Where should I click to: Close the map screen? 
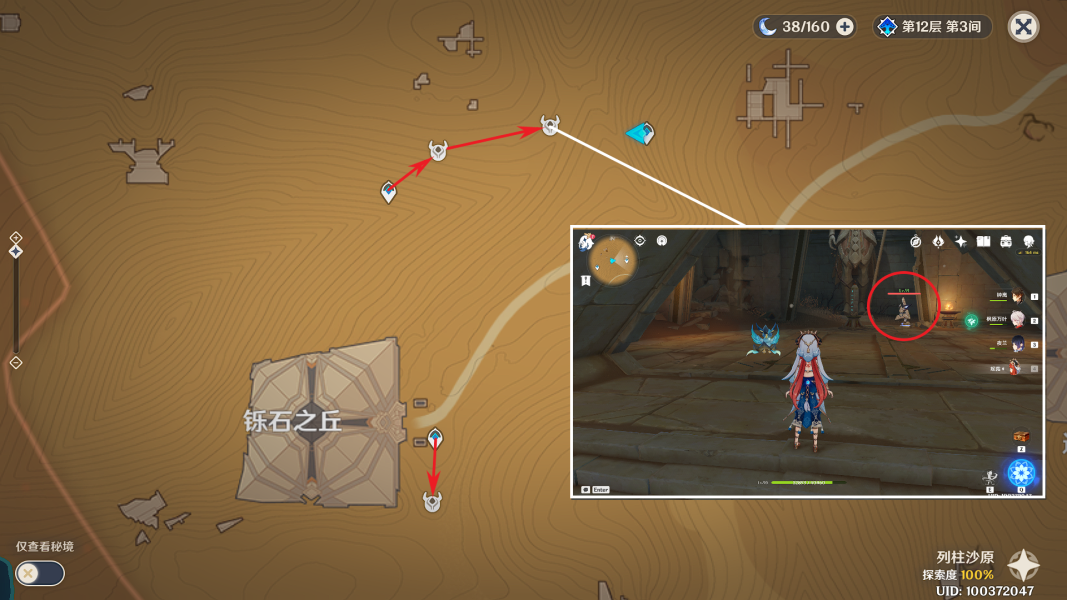pos(1023,27)
